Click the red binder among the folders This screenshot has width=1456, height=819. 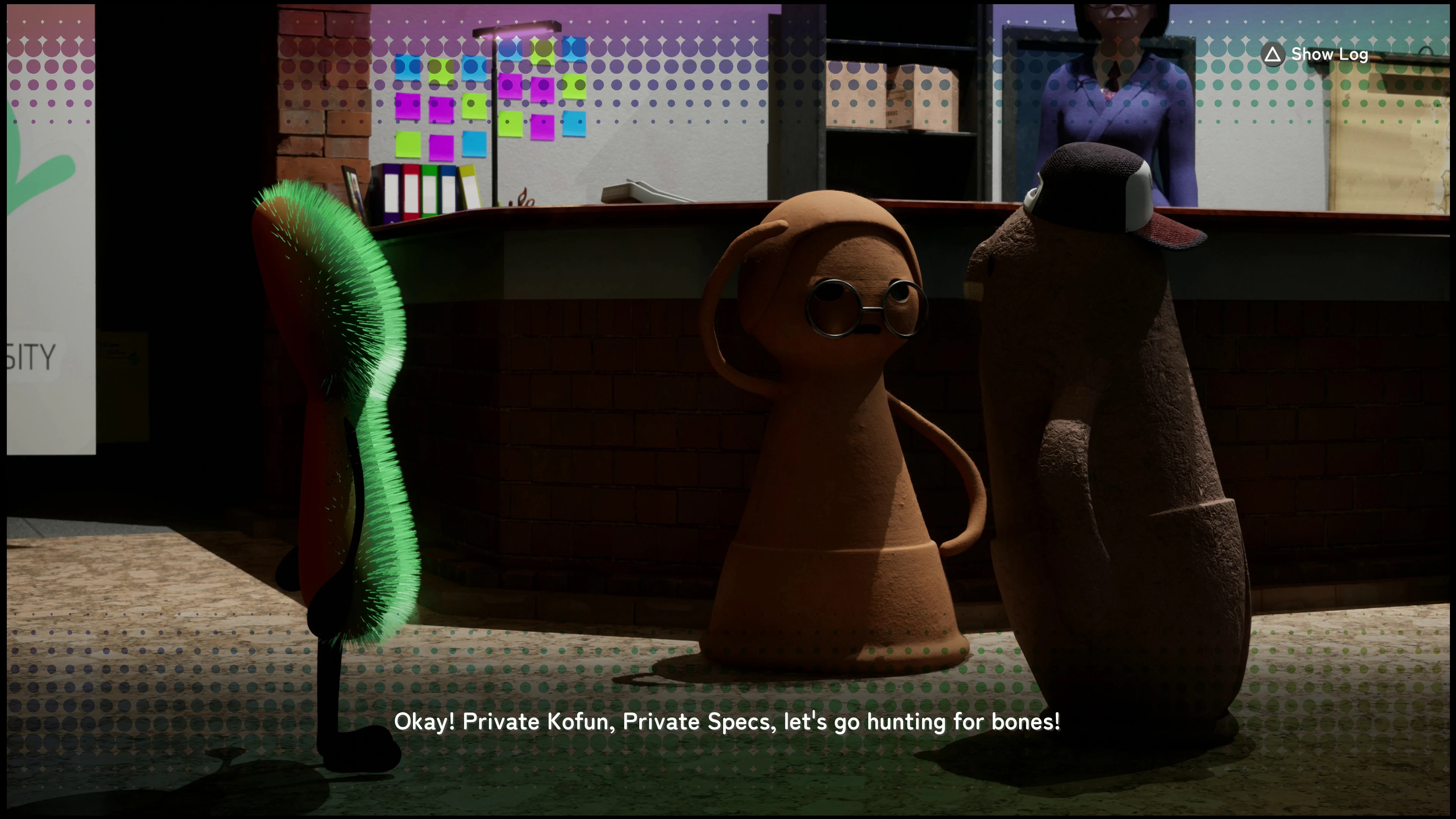pyautogui.click(x=411, y=192)
